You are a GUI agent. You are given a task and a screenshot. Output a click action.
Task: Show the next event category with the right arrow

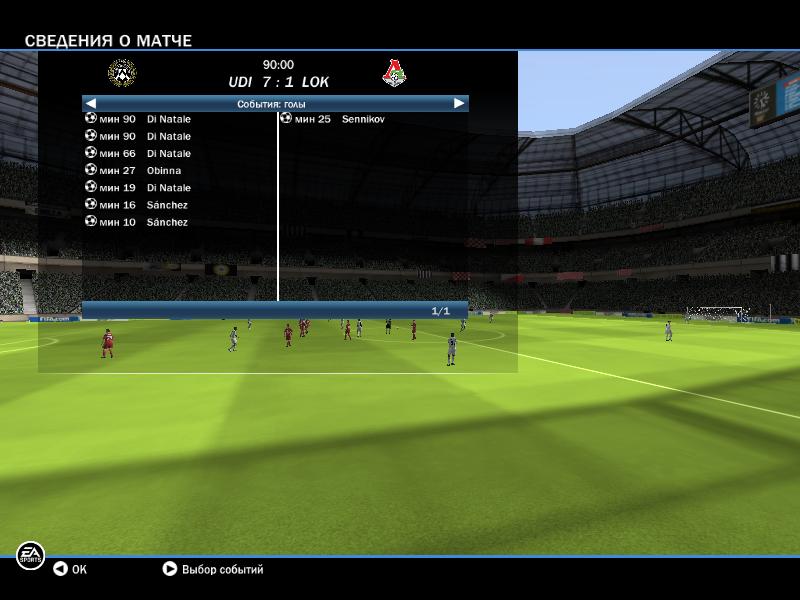[459, 103]
